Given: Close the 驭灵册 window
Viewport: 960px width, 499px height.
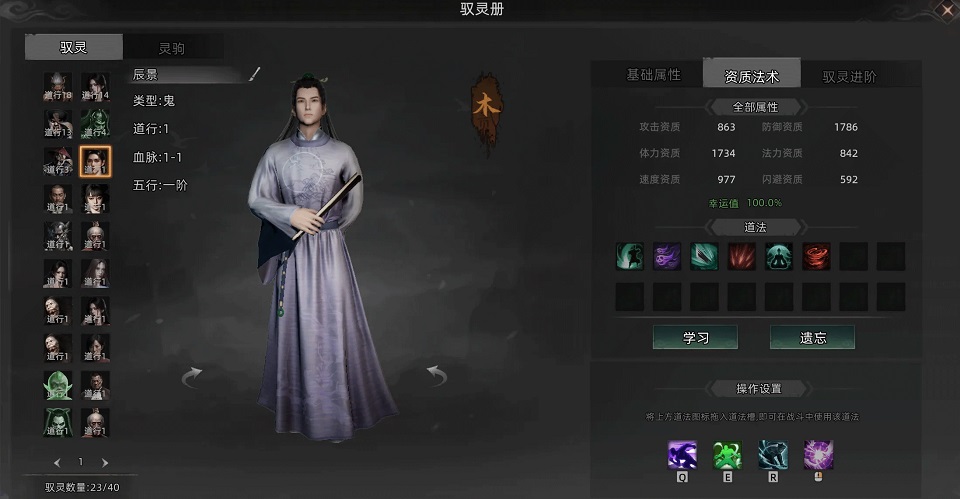Looking at the screenshot, I should [947, 9].
